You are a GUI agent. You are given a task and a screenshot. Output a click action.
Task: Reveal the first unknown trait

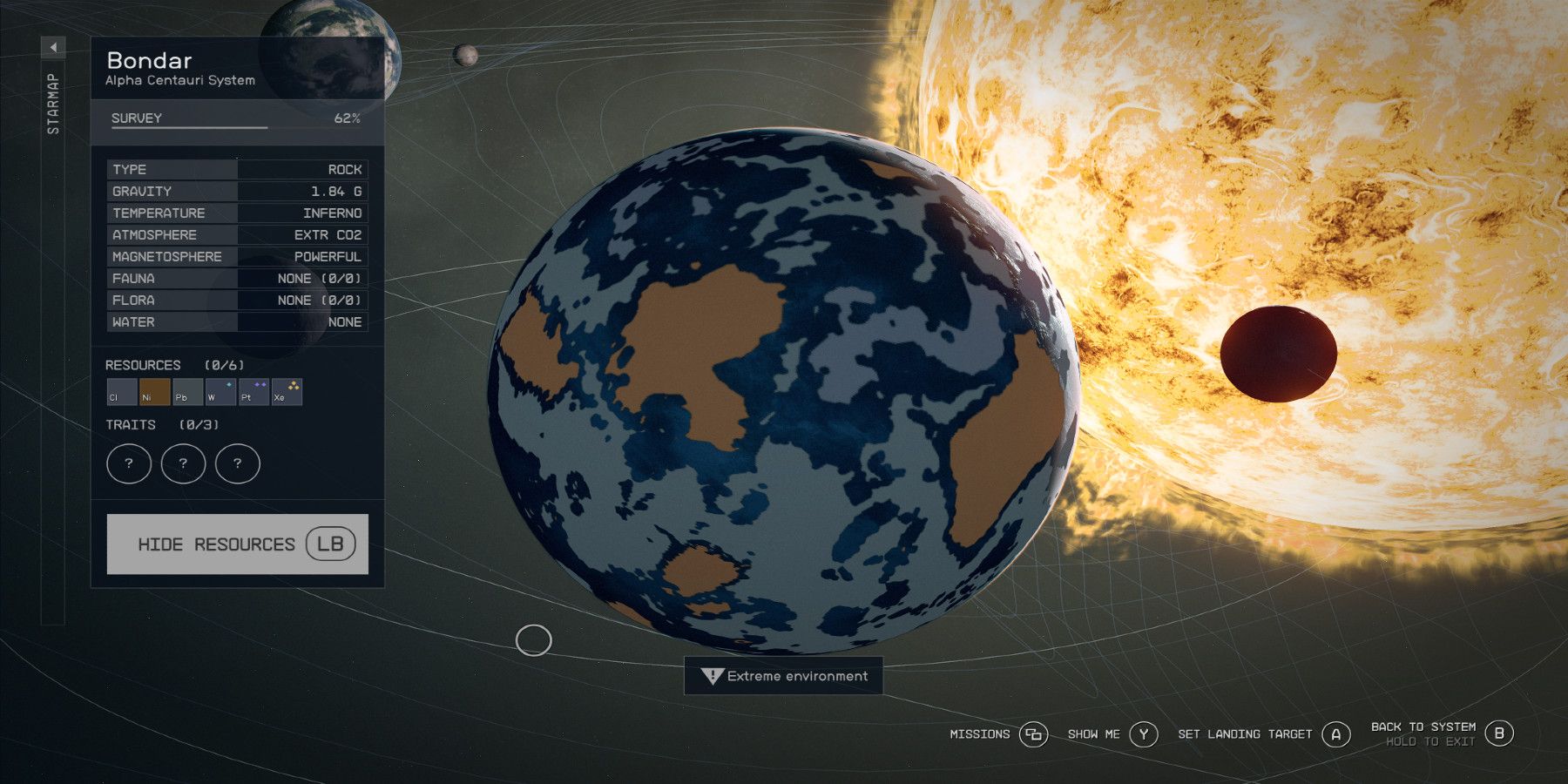click(x=129, y=463)
